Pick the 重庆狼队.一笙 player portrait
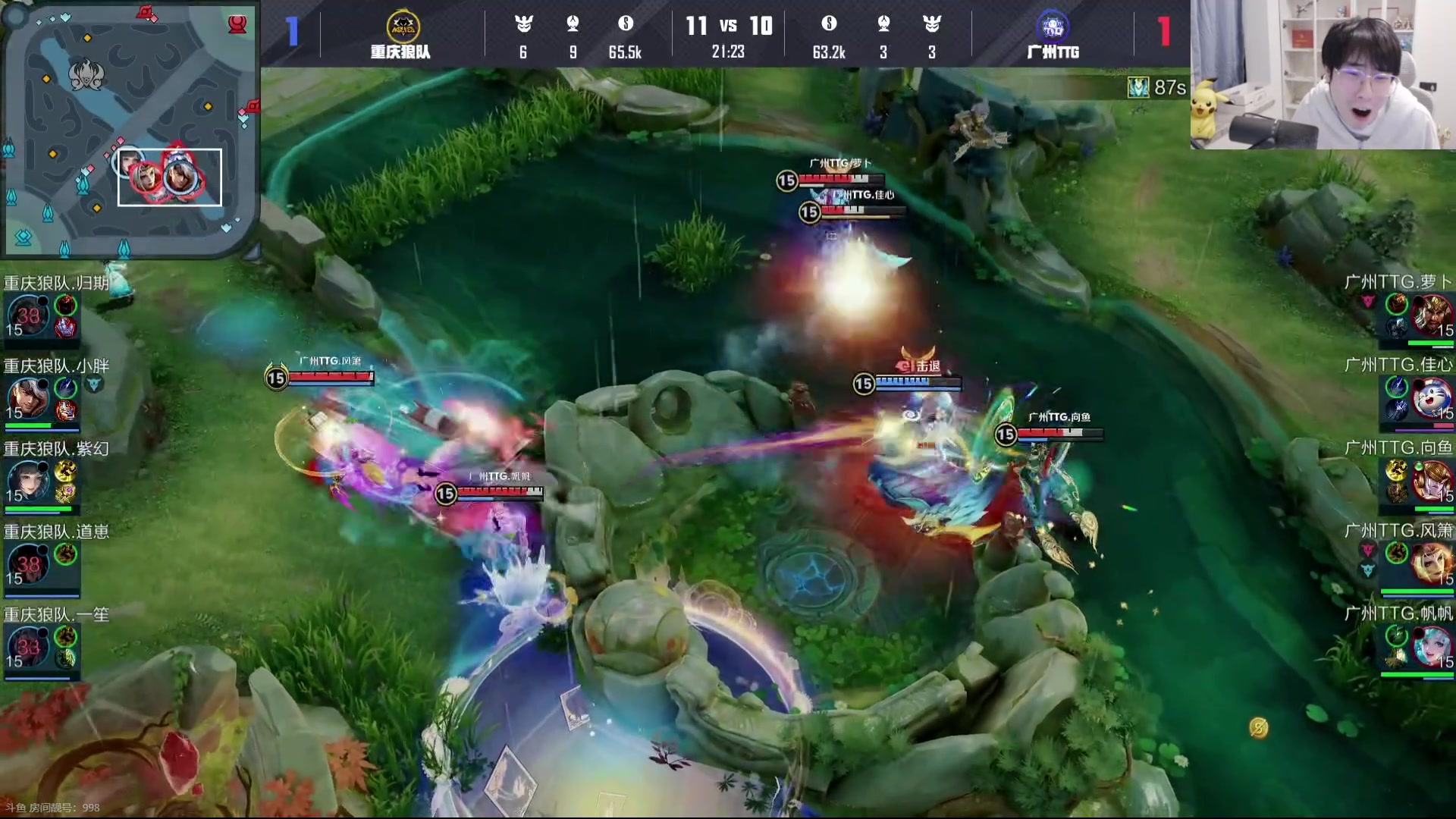 [x=28, y=646]
